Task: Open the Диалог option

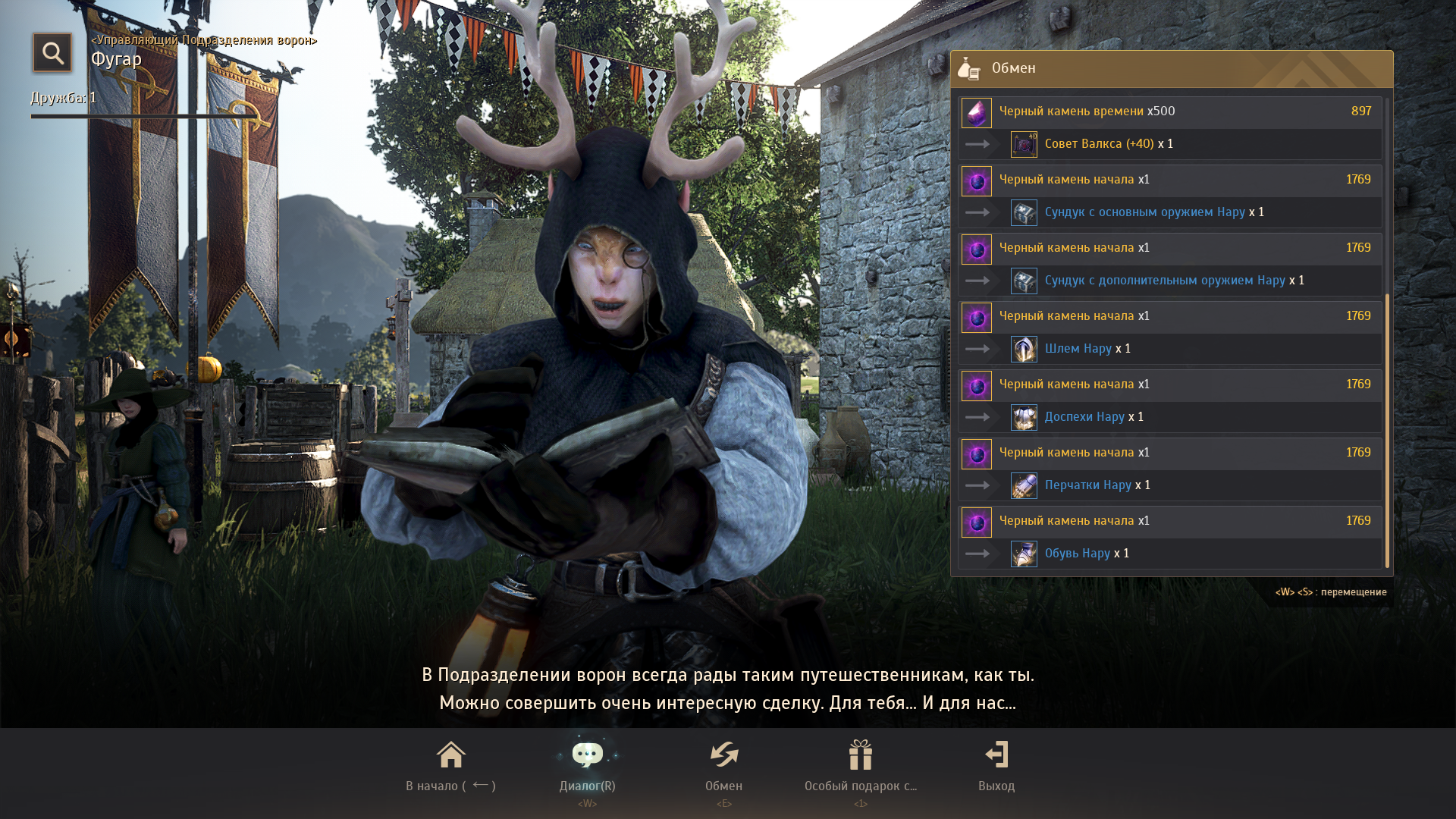Action: (587, 766)
